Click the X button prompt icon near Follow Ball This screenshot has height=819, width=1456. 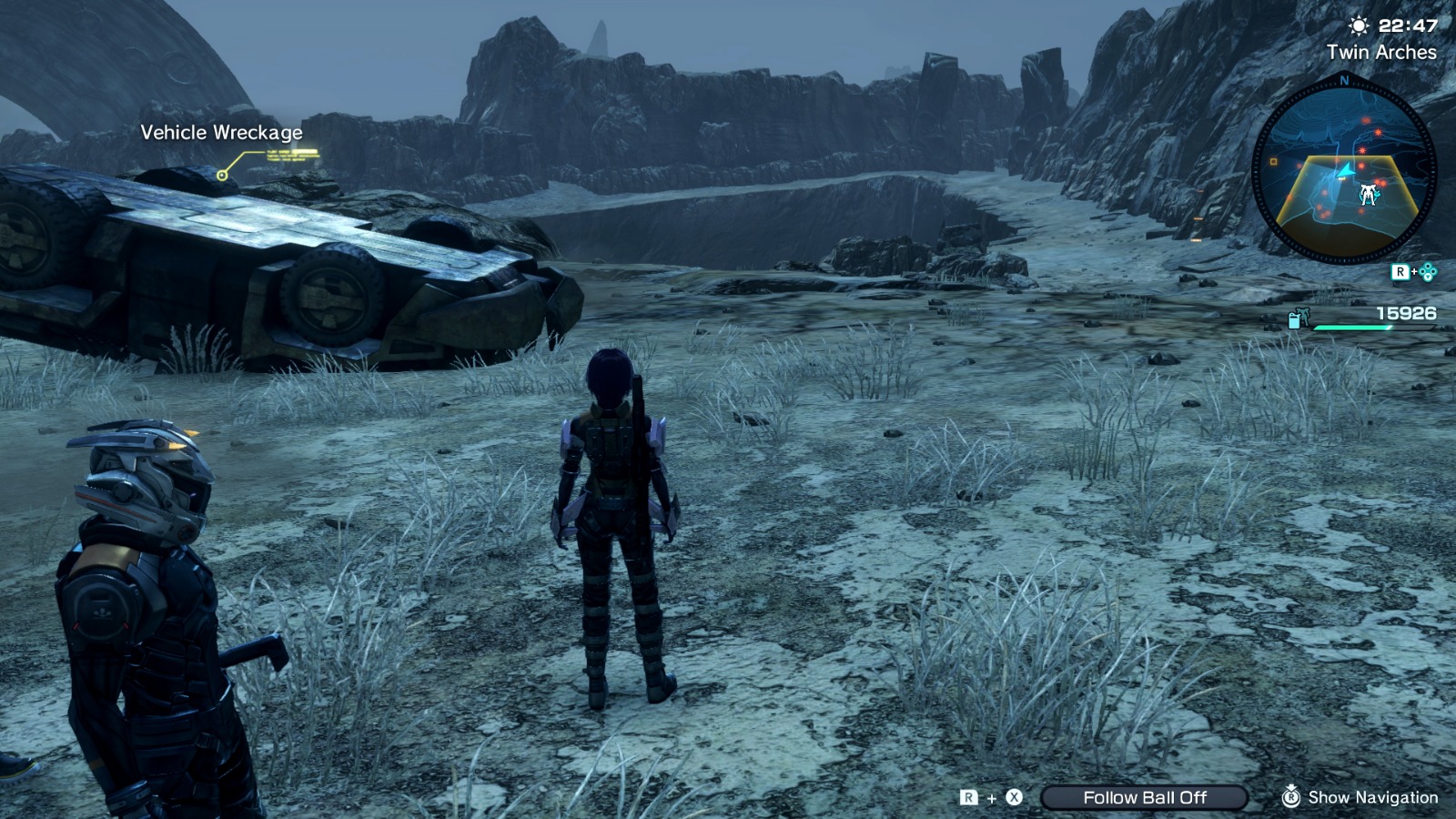(1014, 797)
